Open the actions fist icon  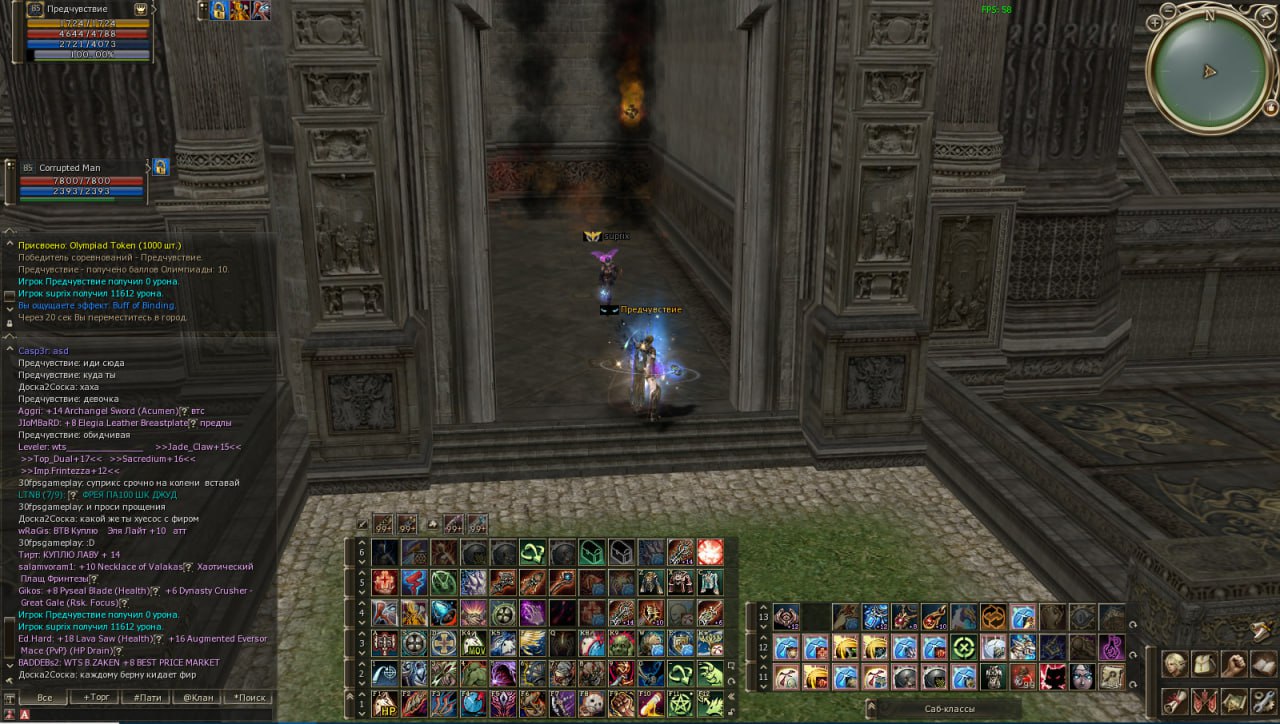[1235, 663]
